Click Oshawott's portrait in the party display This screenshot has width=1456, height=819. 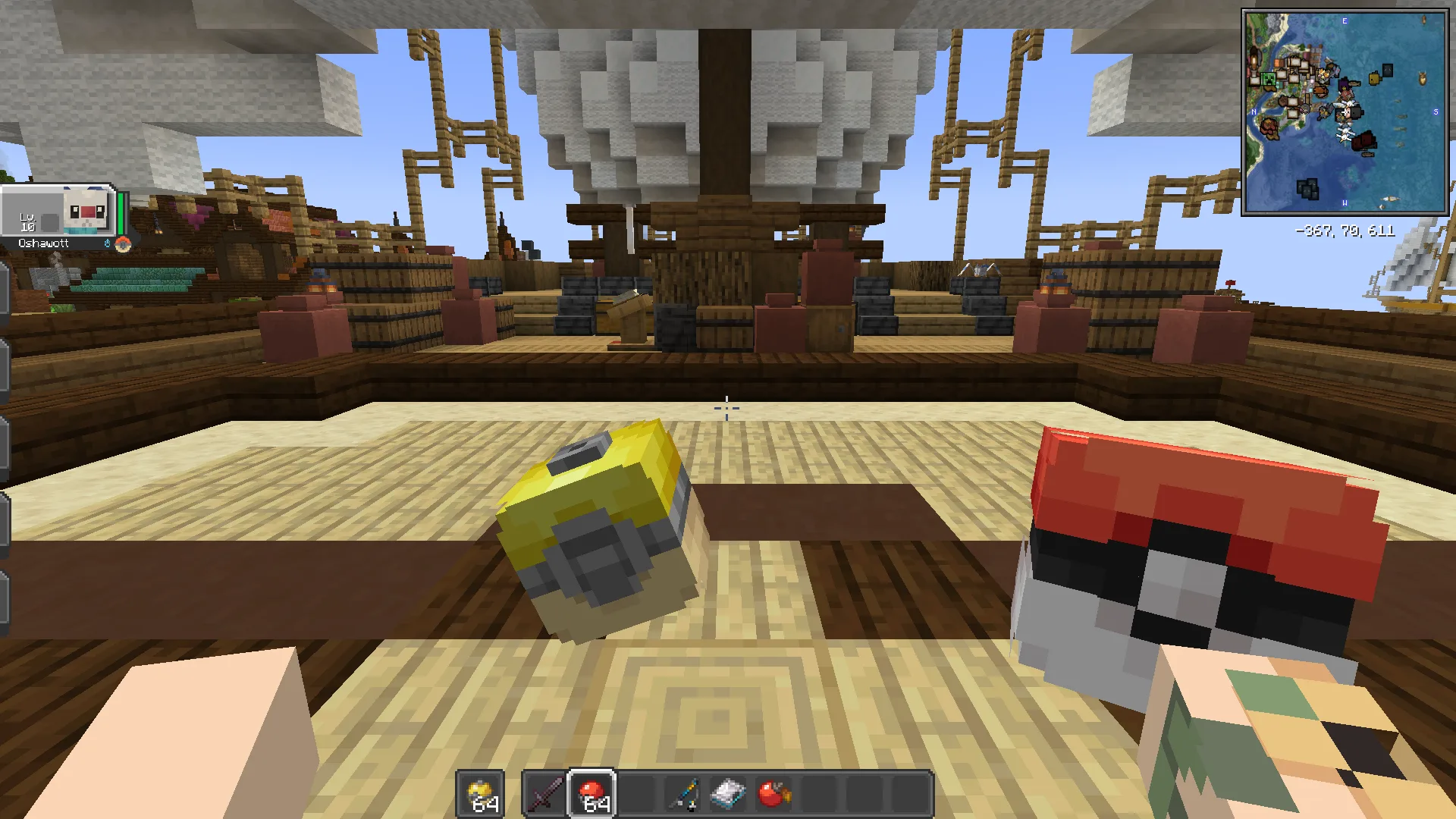tap(85, 209)
